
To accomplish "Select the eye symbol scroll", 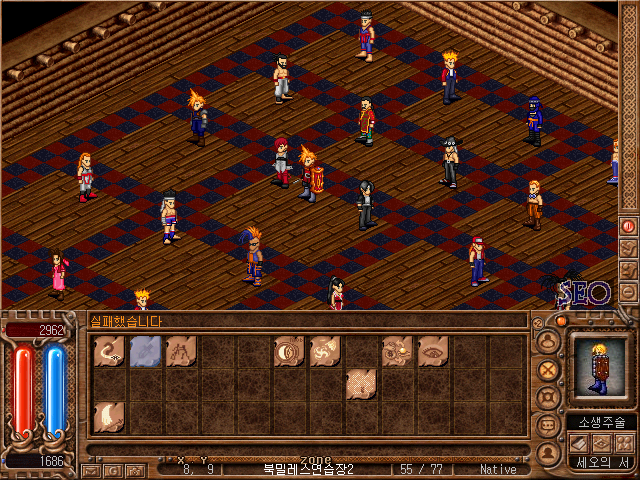I will [433, 351].
